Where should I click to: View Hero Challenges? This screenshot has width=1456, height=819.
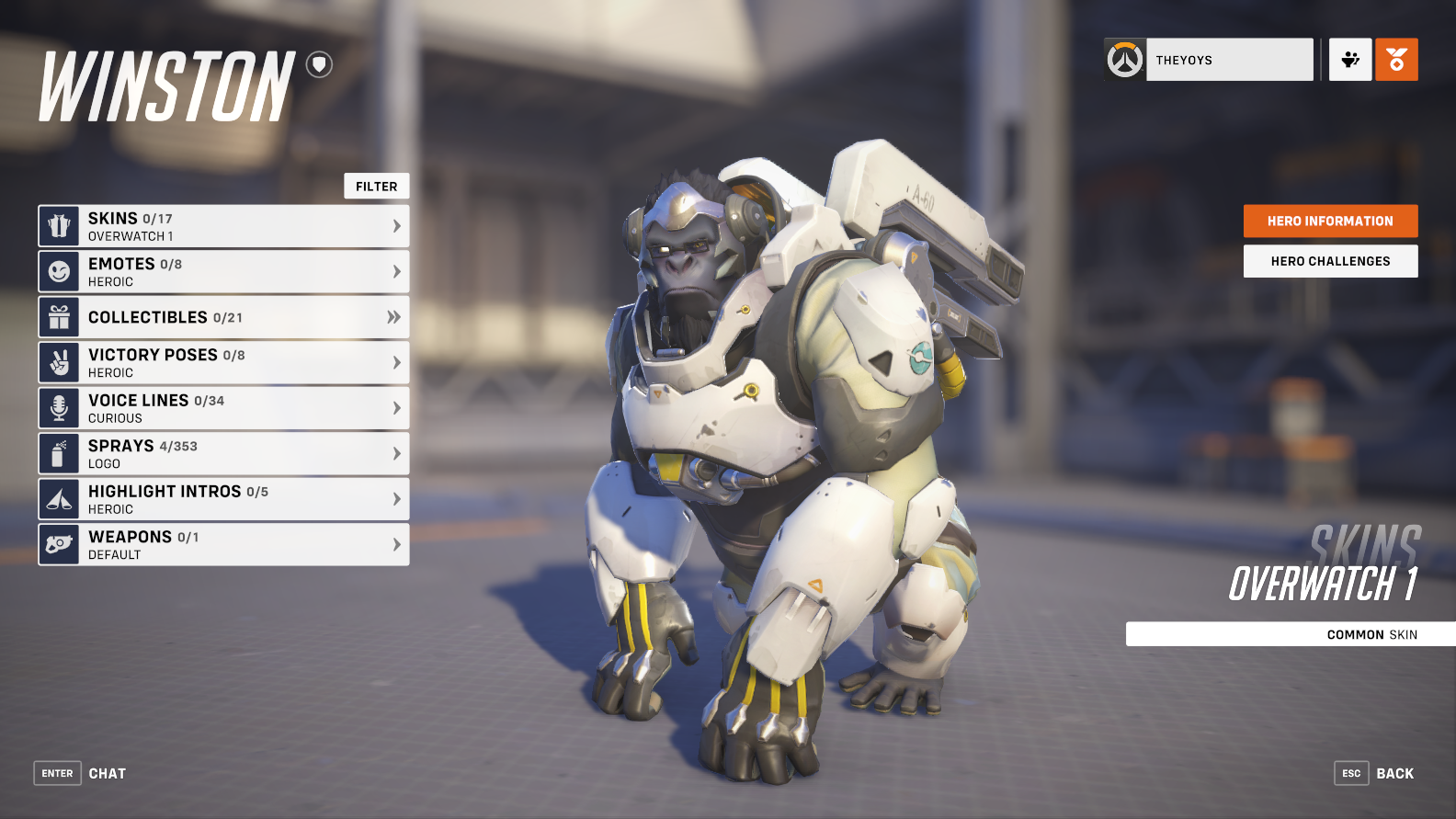pos(1330,261)
